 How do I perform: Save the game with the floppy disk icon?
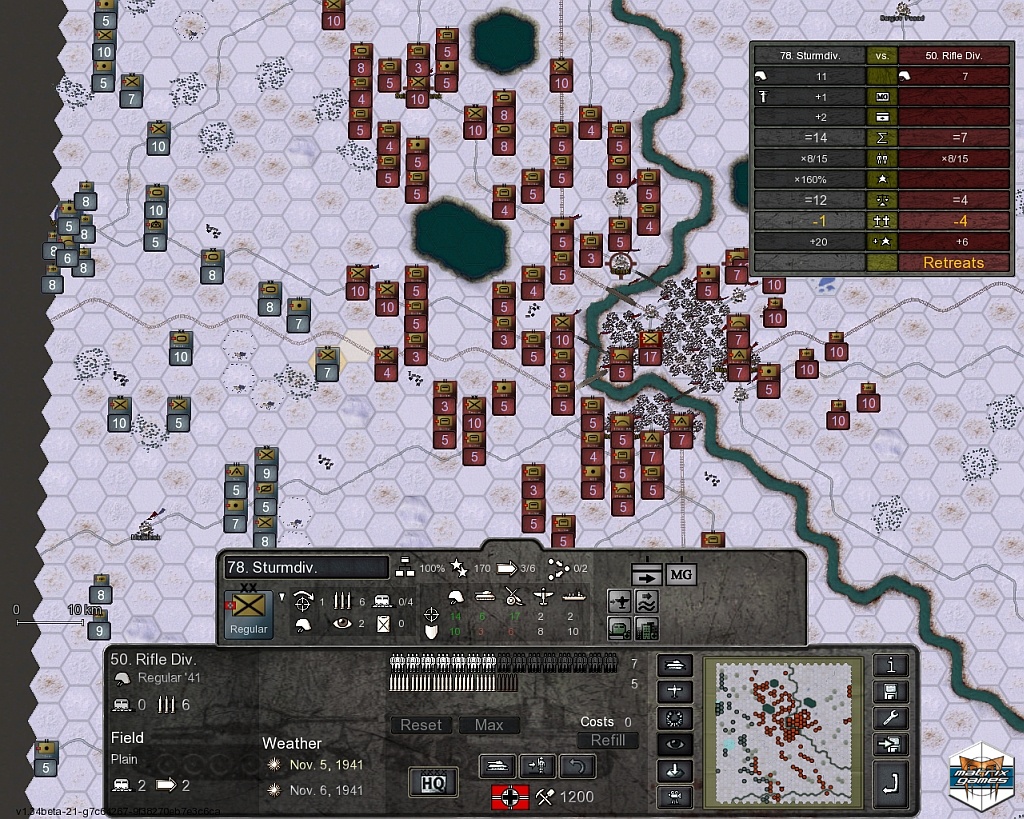890,692
